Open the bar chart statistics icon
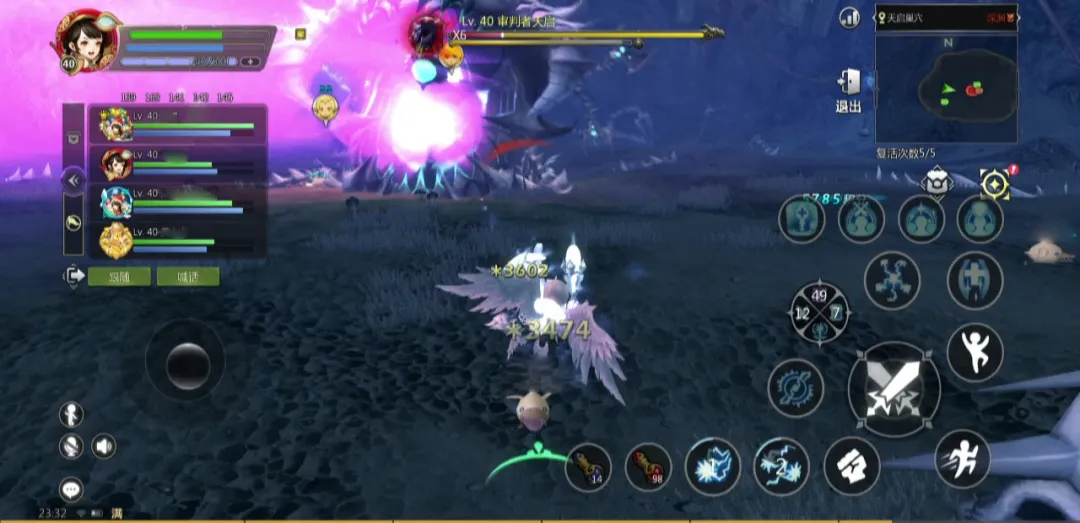1080x523 pixels. [x=850, y=17]
